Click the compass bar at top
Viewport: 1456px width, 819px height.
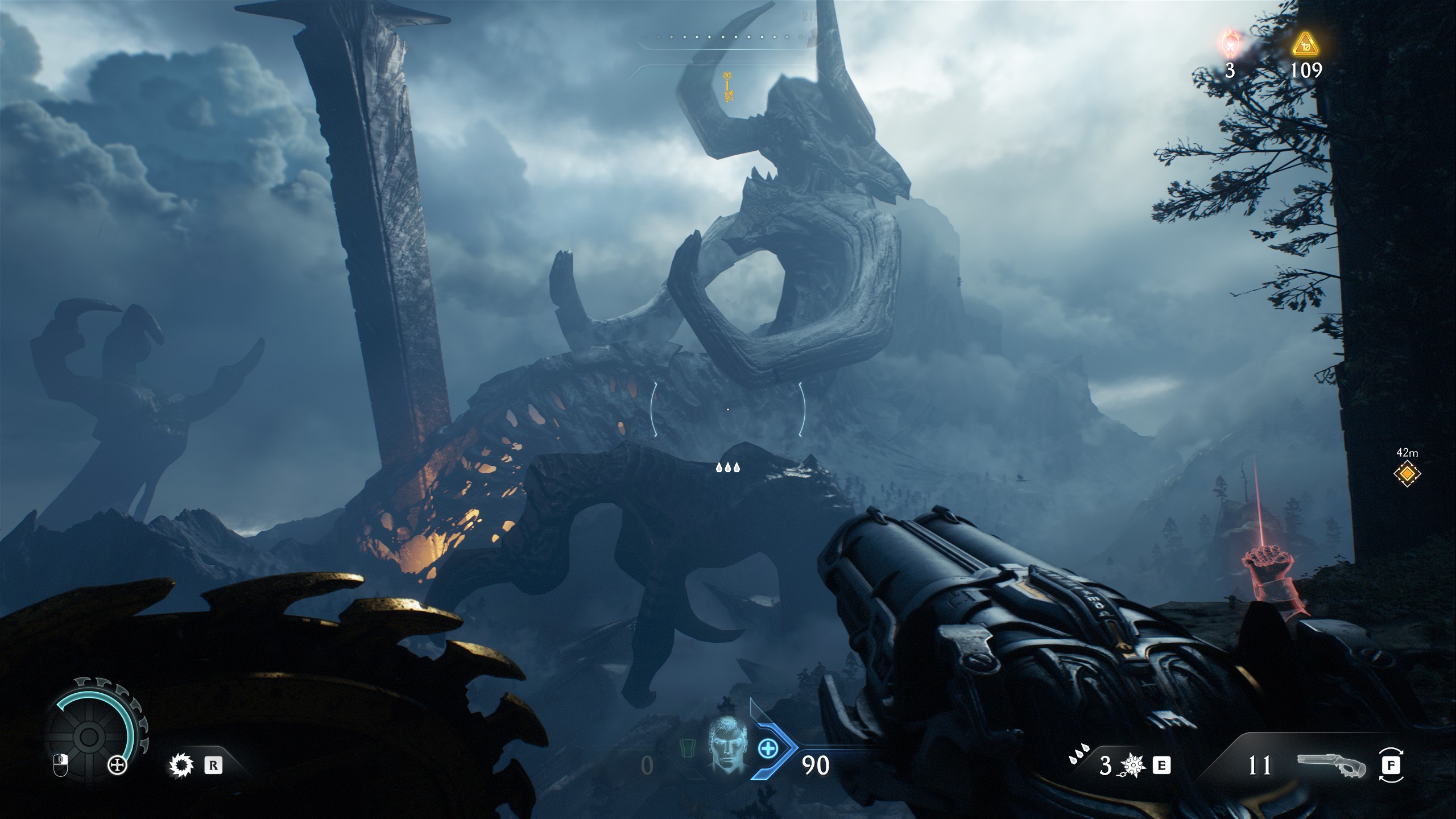pyautogui.click(x=728, y=37)
